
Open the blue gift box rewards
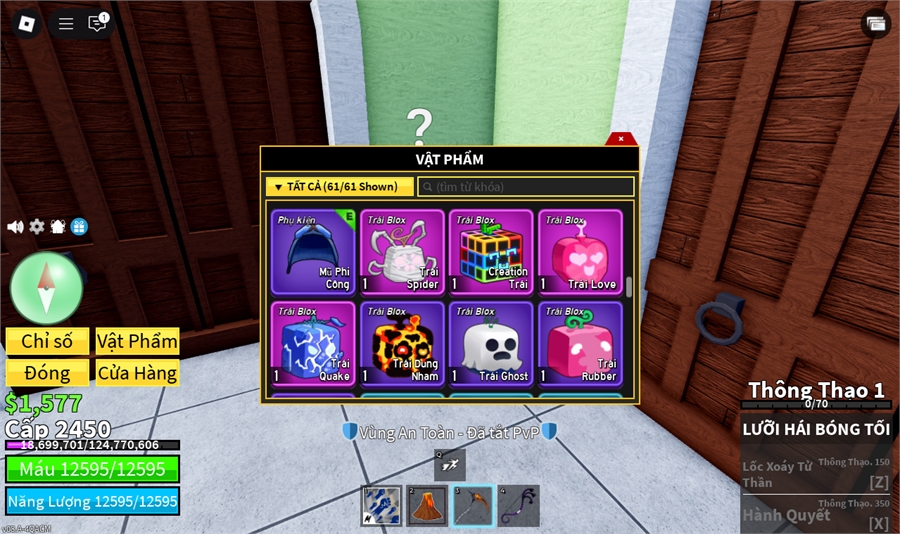pyautogui.click(x=79, y=227)
